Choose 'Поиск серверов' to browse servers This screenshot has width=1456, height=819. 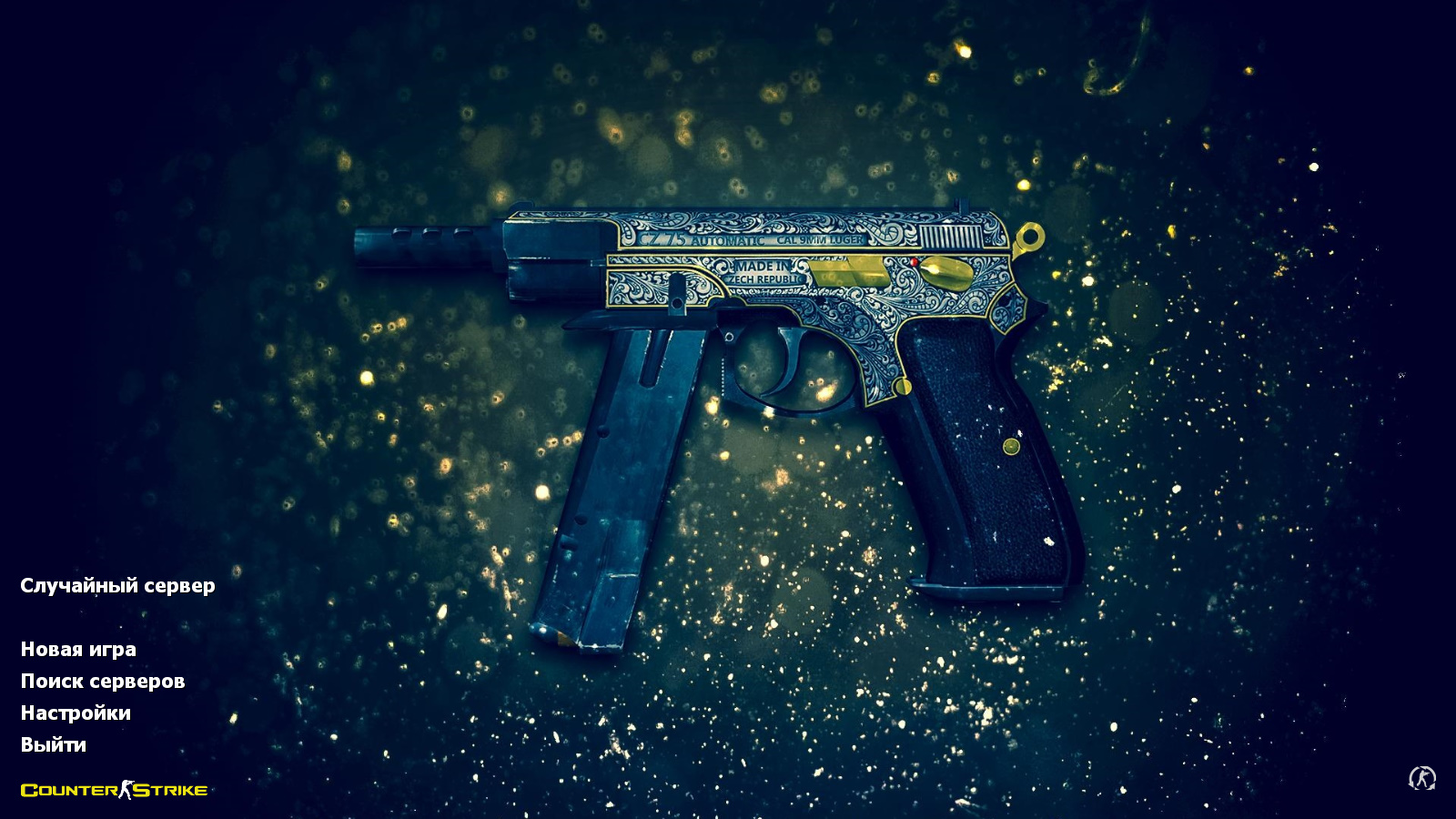103,681
